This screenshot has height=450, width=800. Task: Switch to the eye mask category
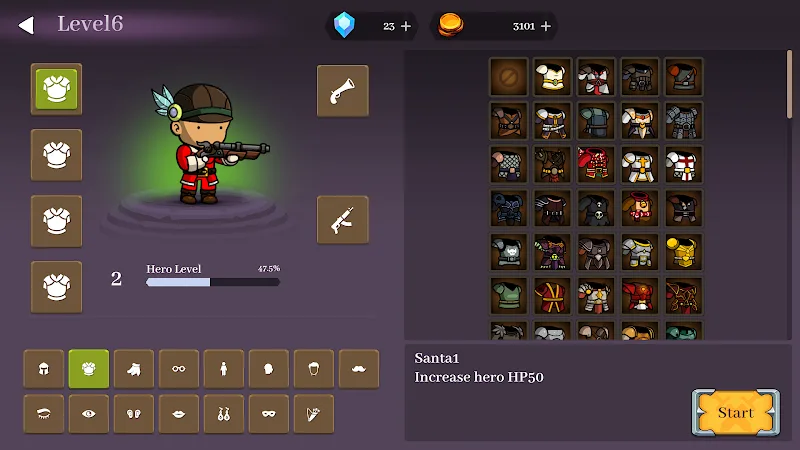point(269,414)
